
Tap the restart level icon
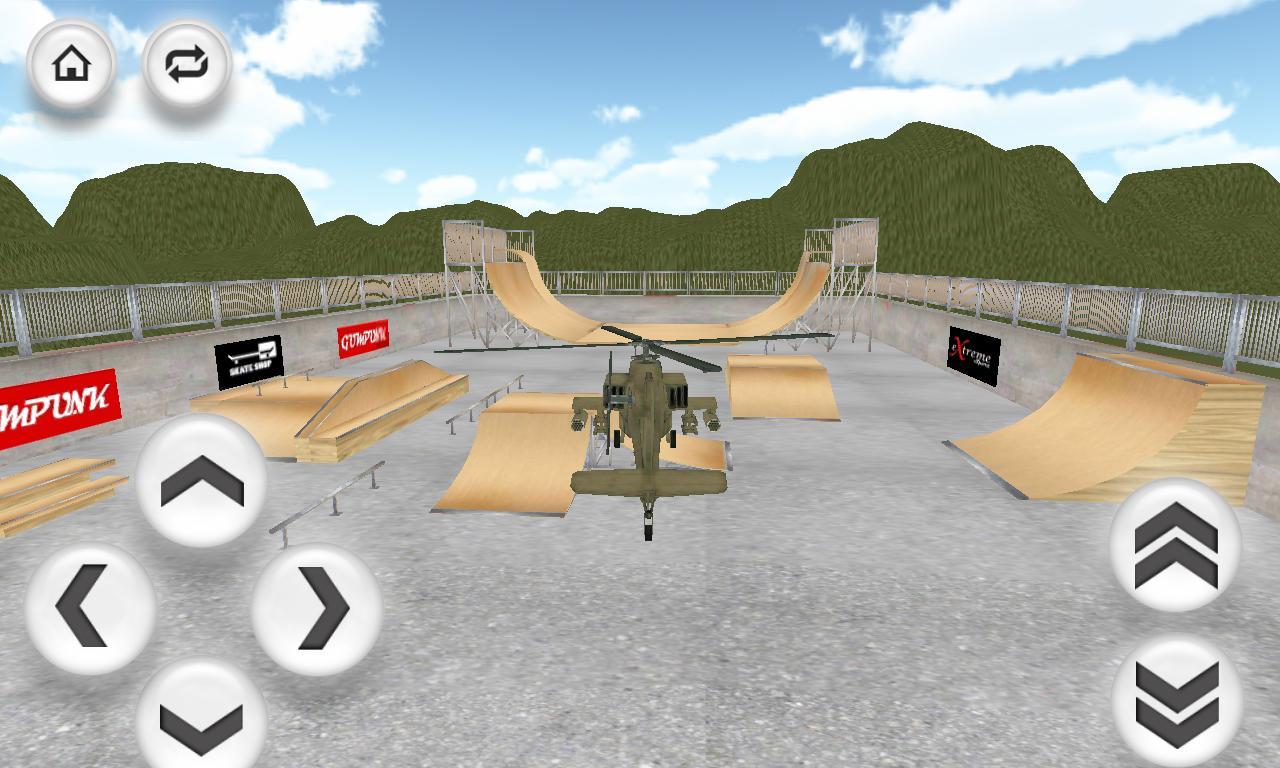(186, 64)
